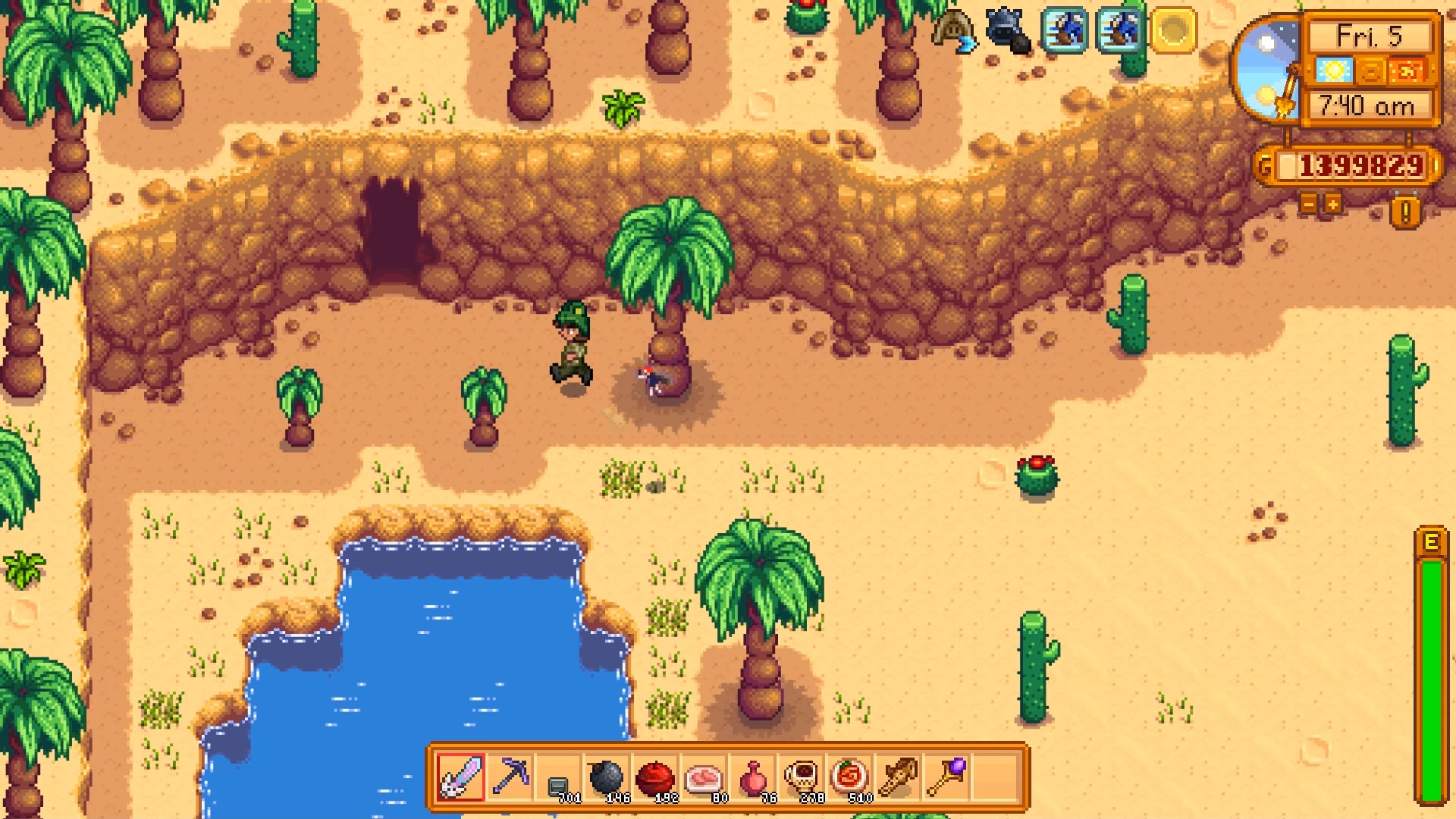Viewport: 1456px width, 819px height.
Task: Inspect the hood with blue arrow buff icon
Action: click(954, 31)
